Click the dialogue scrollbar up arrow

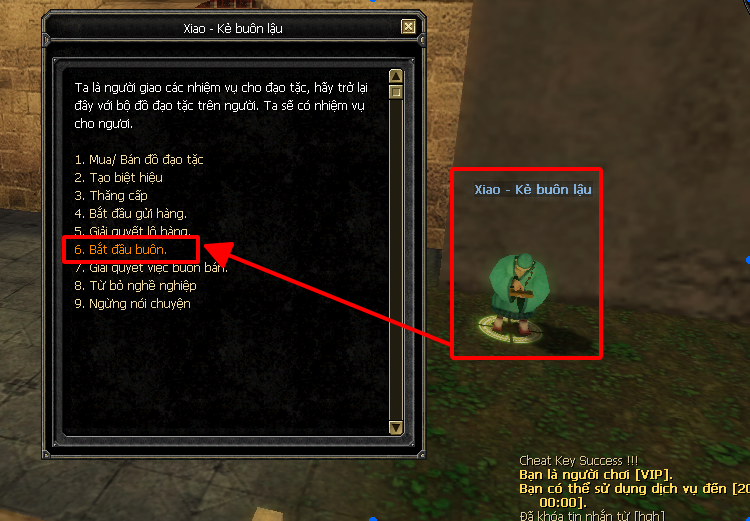pos(396,76)
